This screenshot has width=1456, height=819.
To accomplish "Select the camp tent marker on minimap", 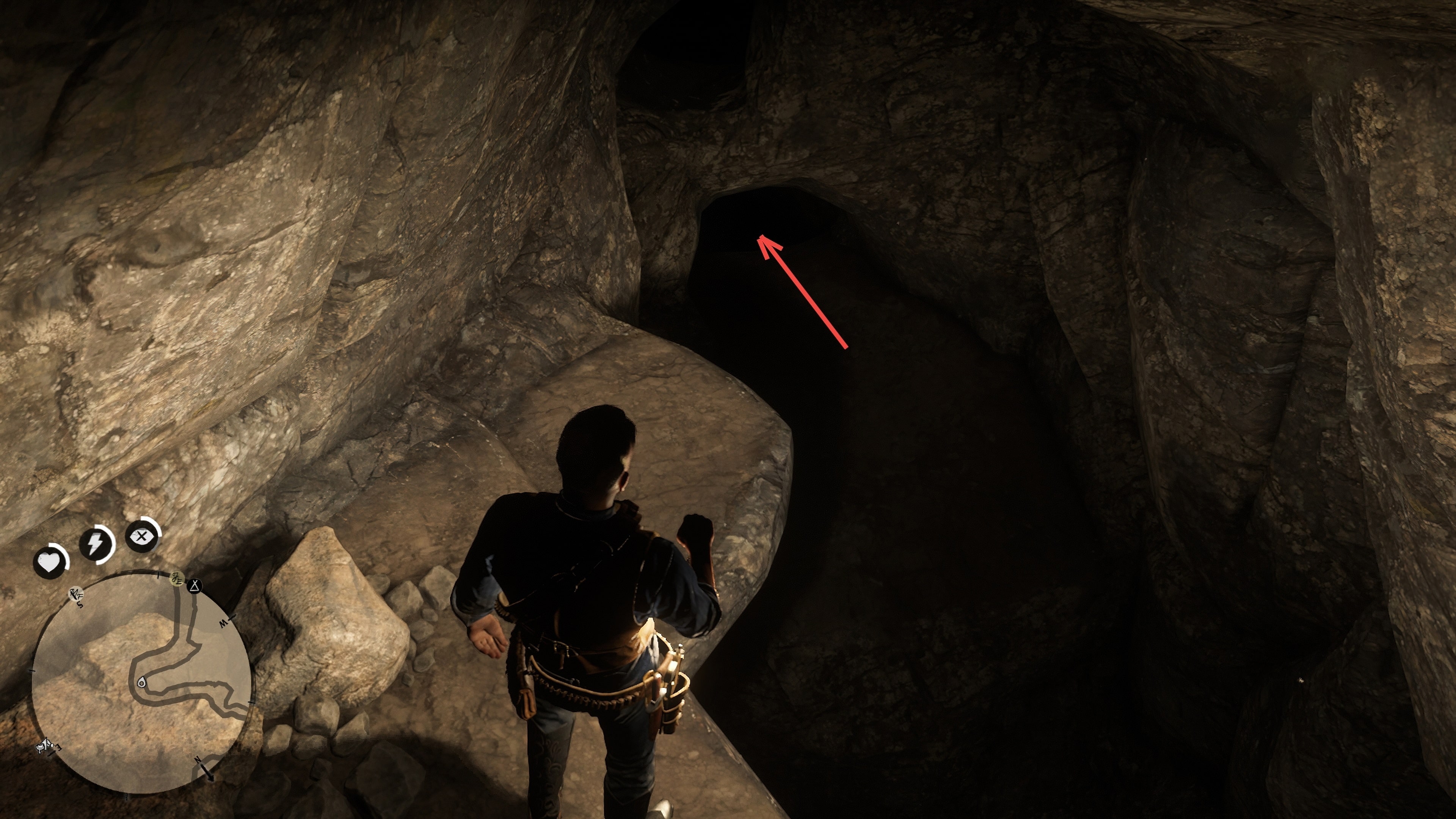I will [195, 586].
